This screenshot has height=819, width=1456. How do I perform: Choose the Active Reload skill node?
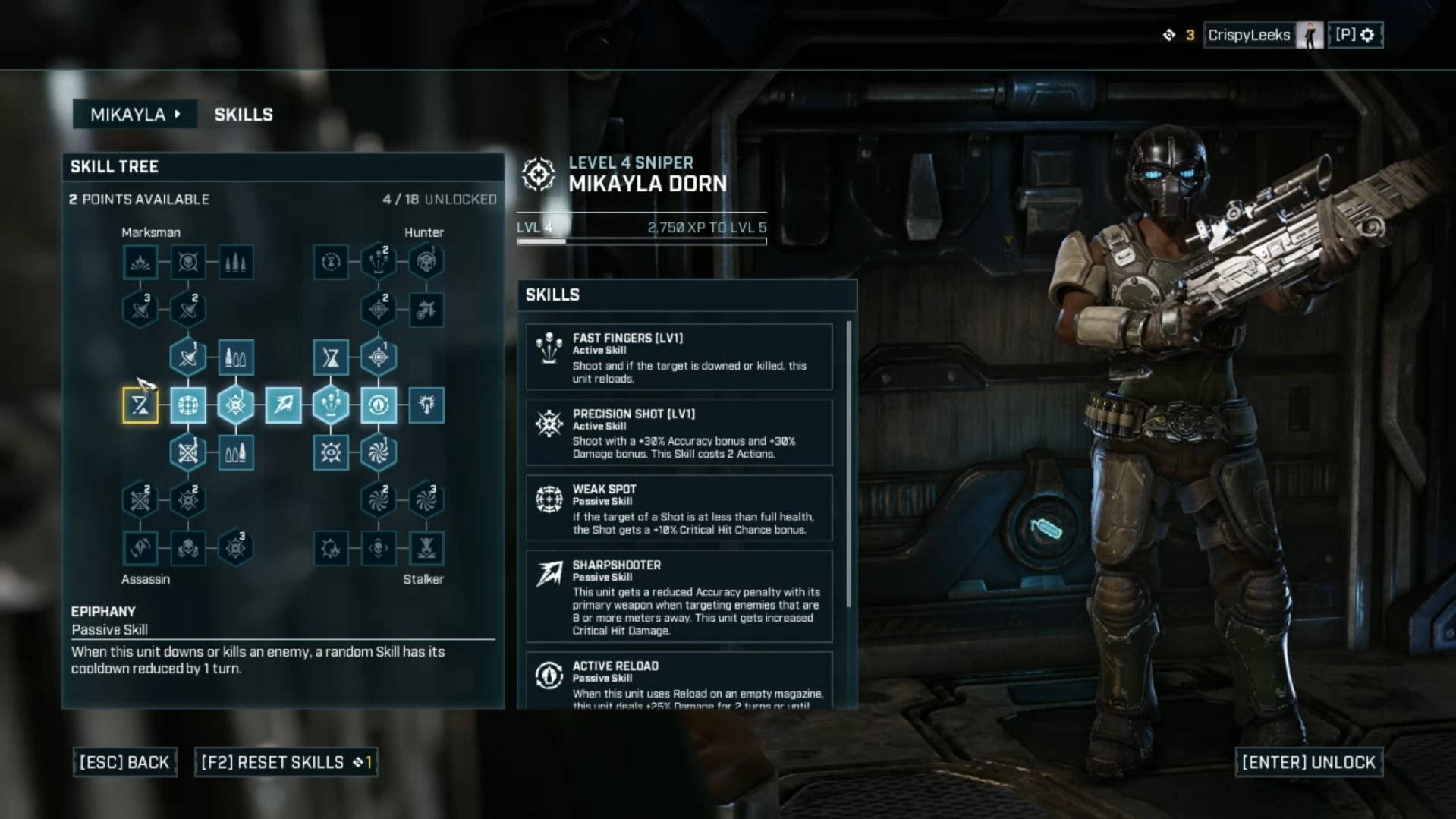(x=379, y=405)
